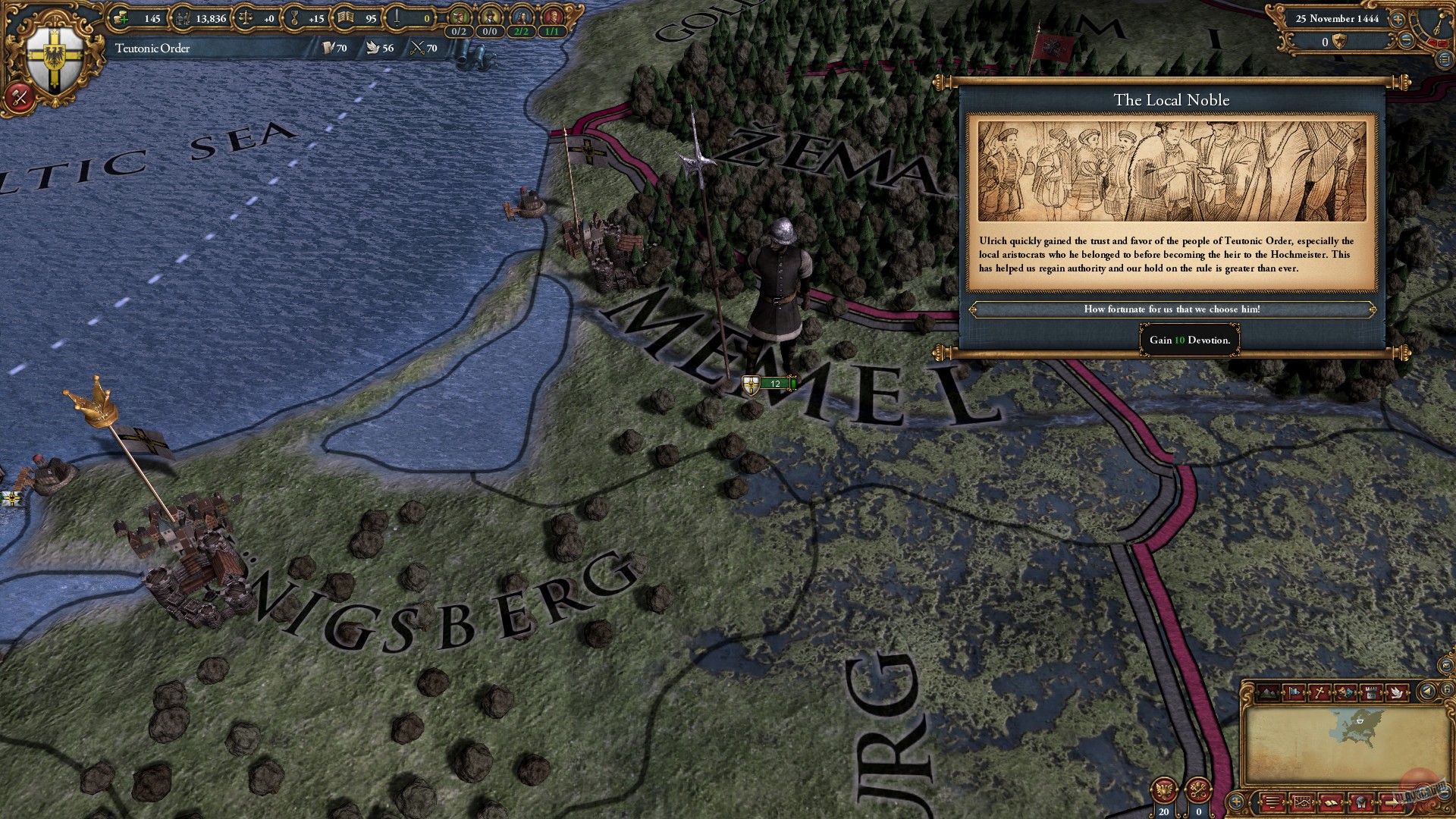Viewport: 1456px width, 819px height.
Task: Switch to the political mapmode flag icon
Action: point(1294,693)
